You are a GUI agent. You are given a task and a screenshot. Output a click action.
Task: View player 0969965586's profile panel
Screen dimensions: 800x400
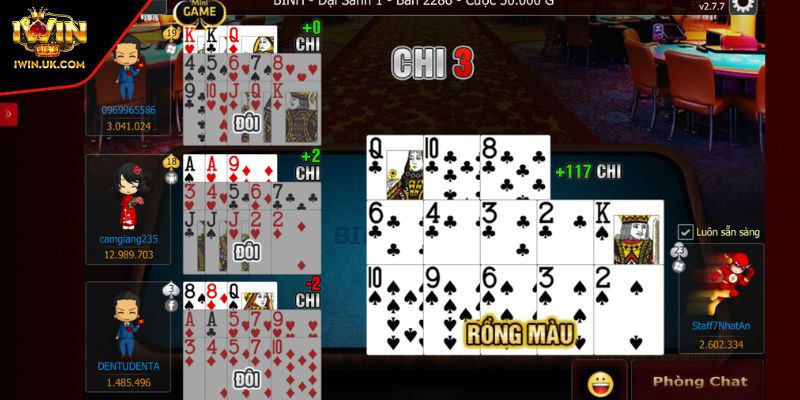127,84
